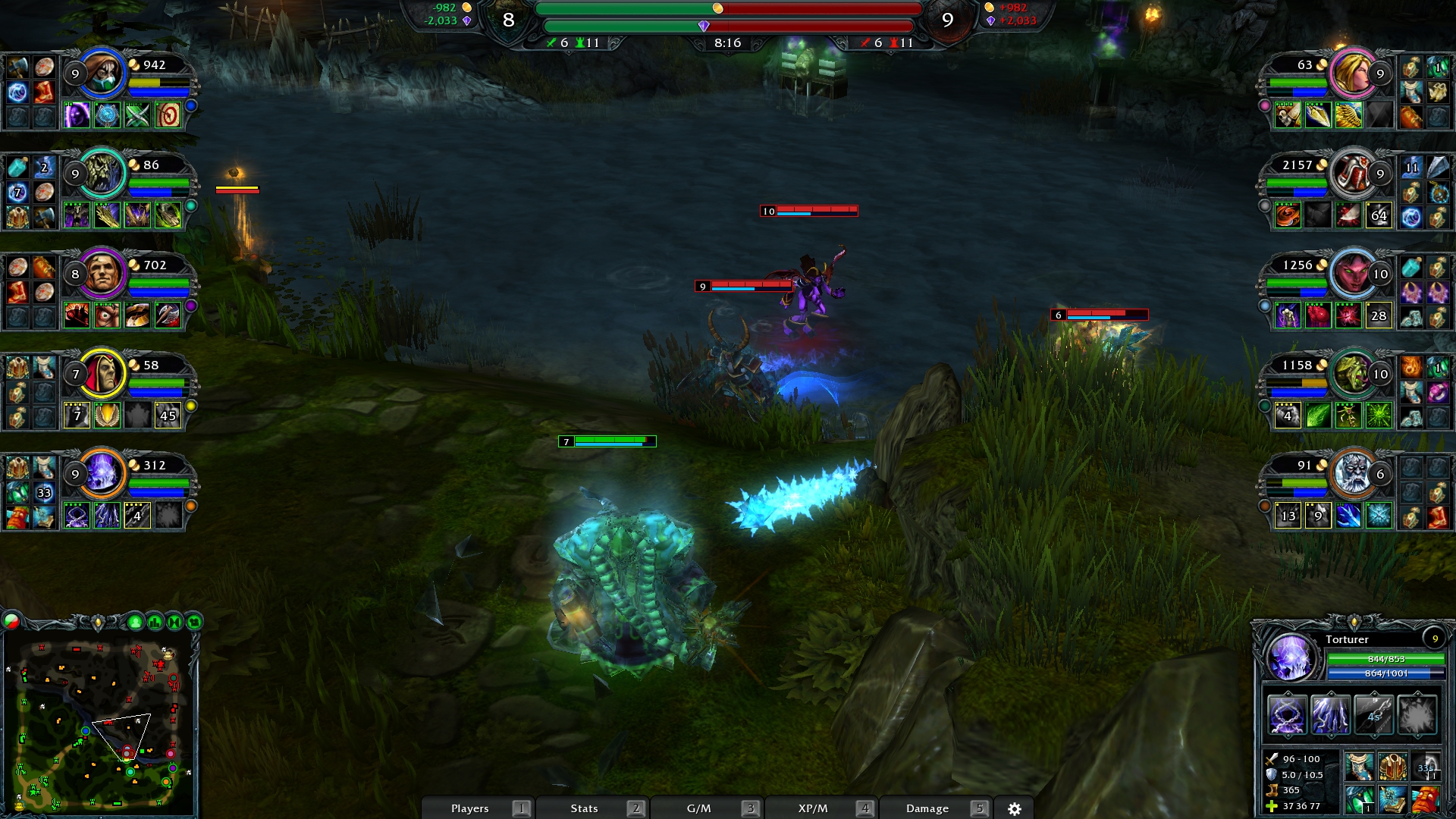
Task: Click the Damage button on the bottom bar
Action: point(927,808)
